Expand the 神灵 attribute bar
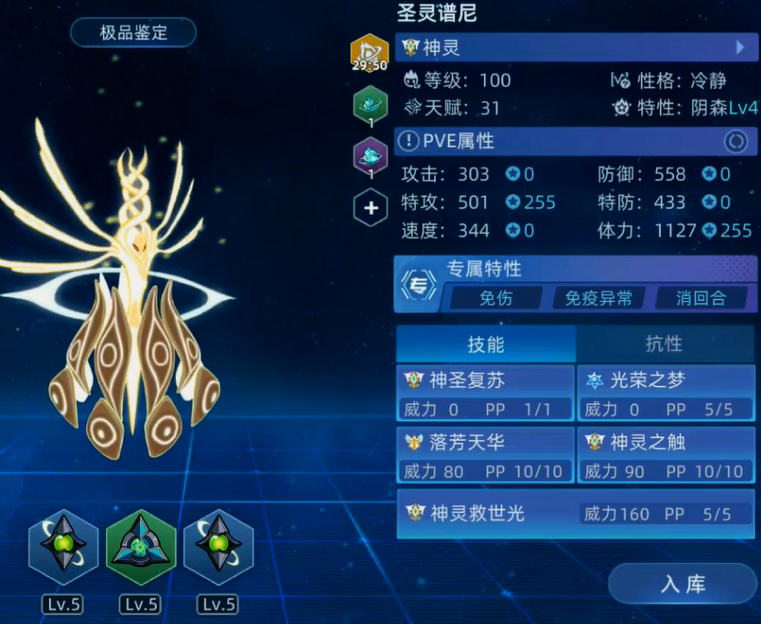 coord(574,47)
